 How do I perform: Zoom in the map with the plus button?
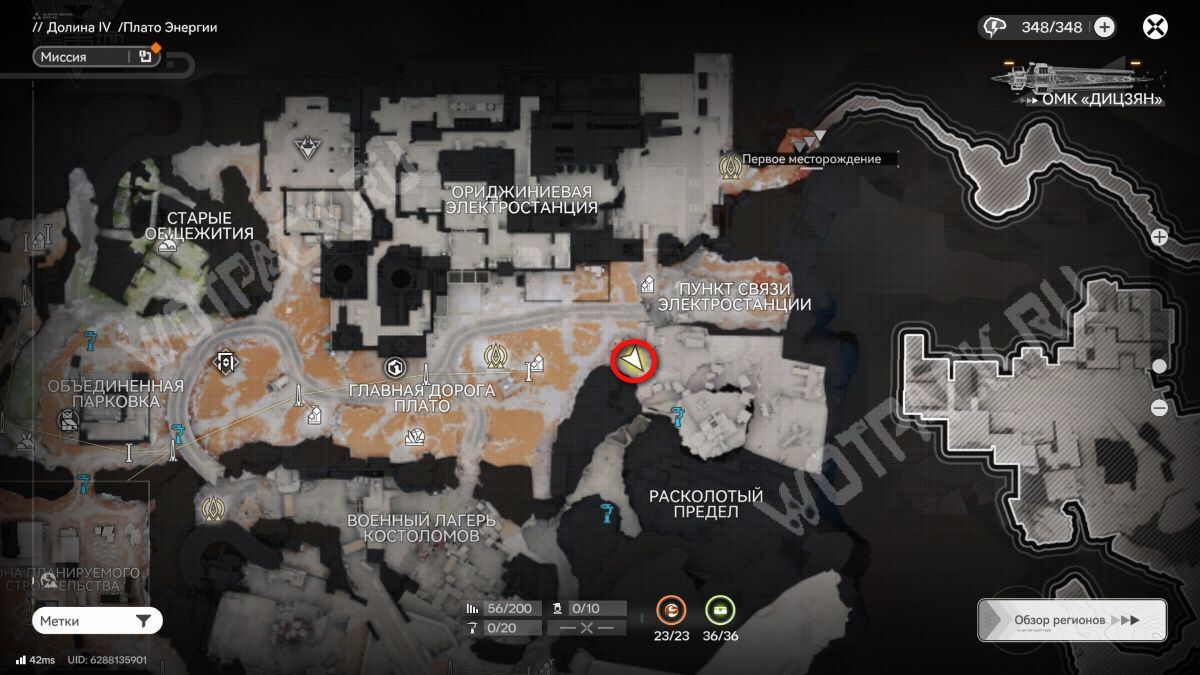click(x=1159, y=237)
